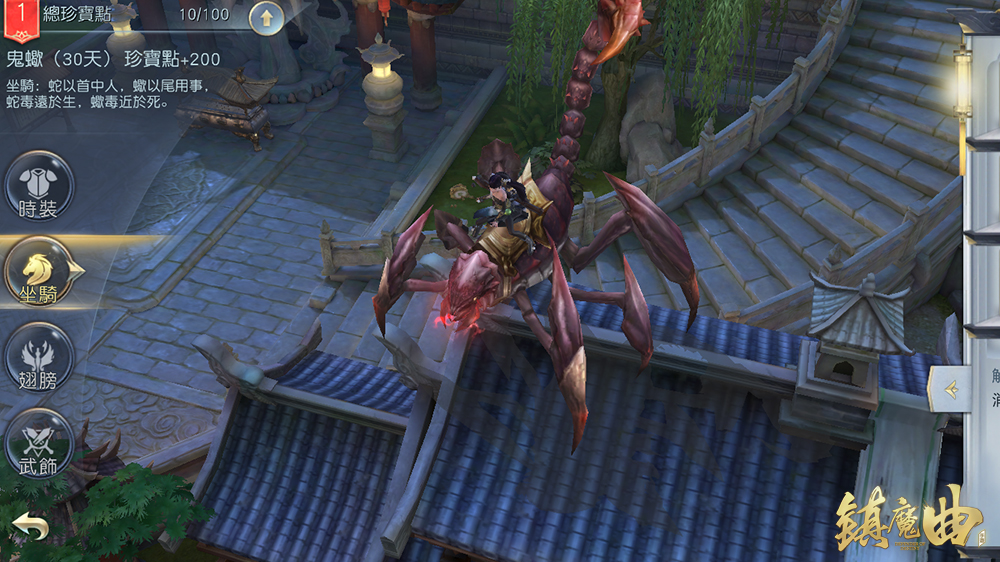Click the treasure points upgrade arrow button
Viewport: 1000px width, 562px height.
click(266, 16)
